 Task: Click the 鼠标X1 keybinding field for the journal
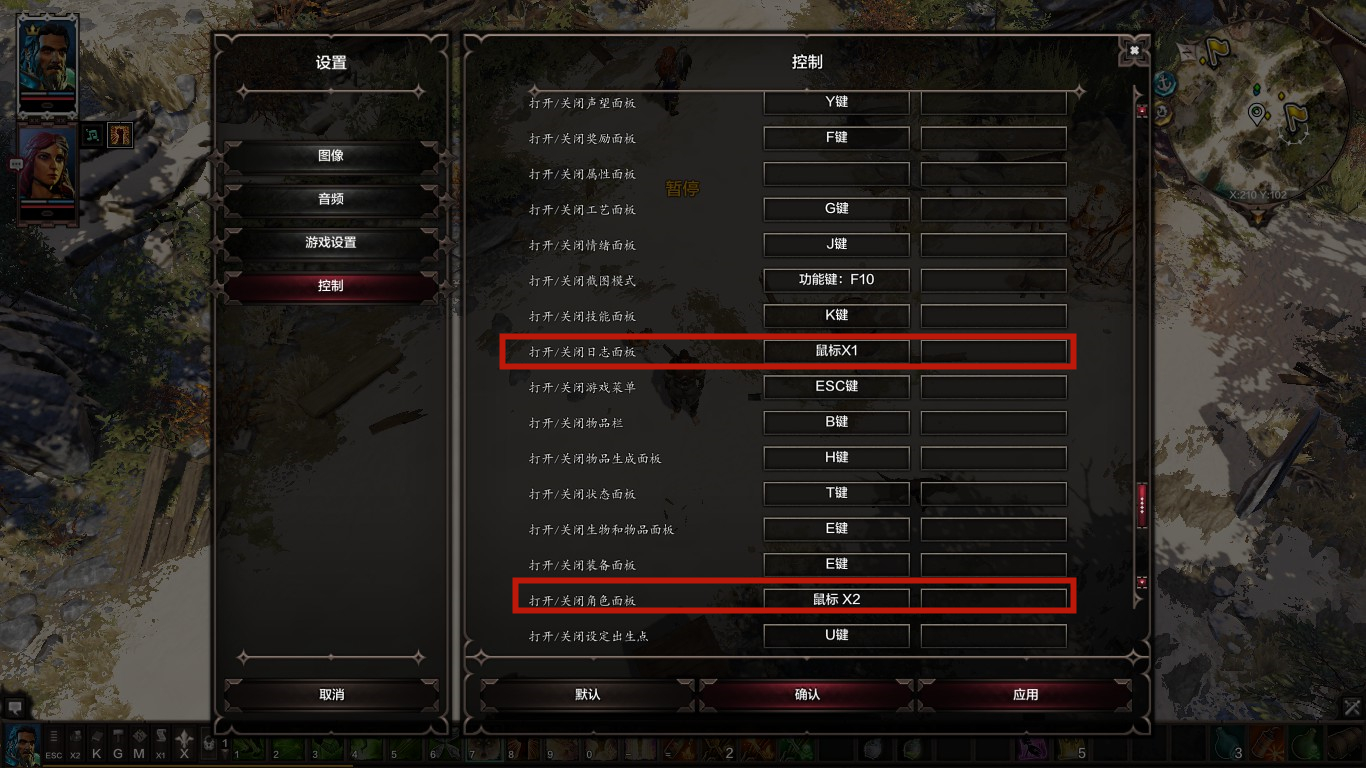(x=836, y=351)
